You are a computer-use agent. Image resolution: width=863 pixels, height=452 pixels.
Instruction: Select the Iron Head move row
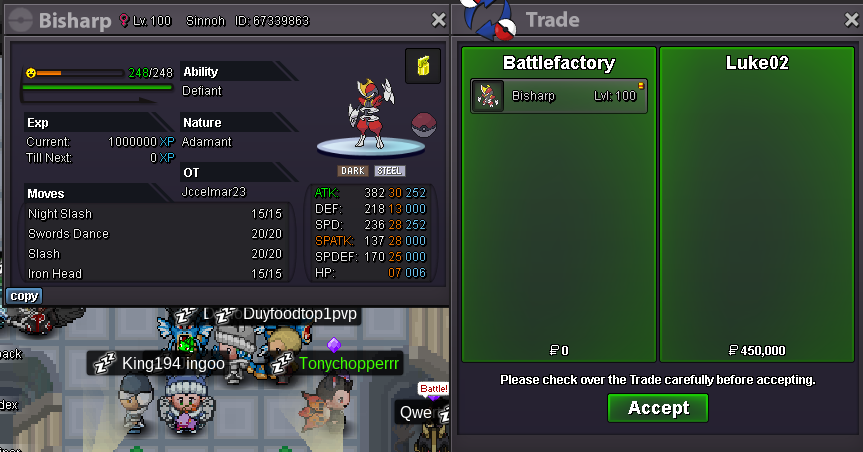coord(155,274)
